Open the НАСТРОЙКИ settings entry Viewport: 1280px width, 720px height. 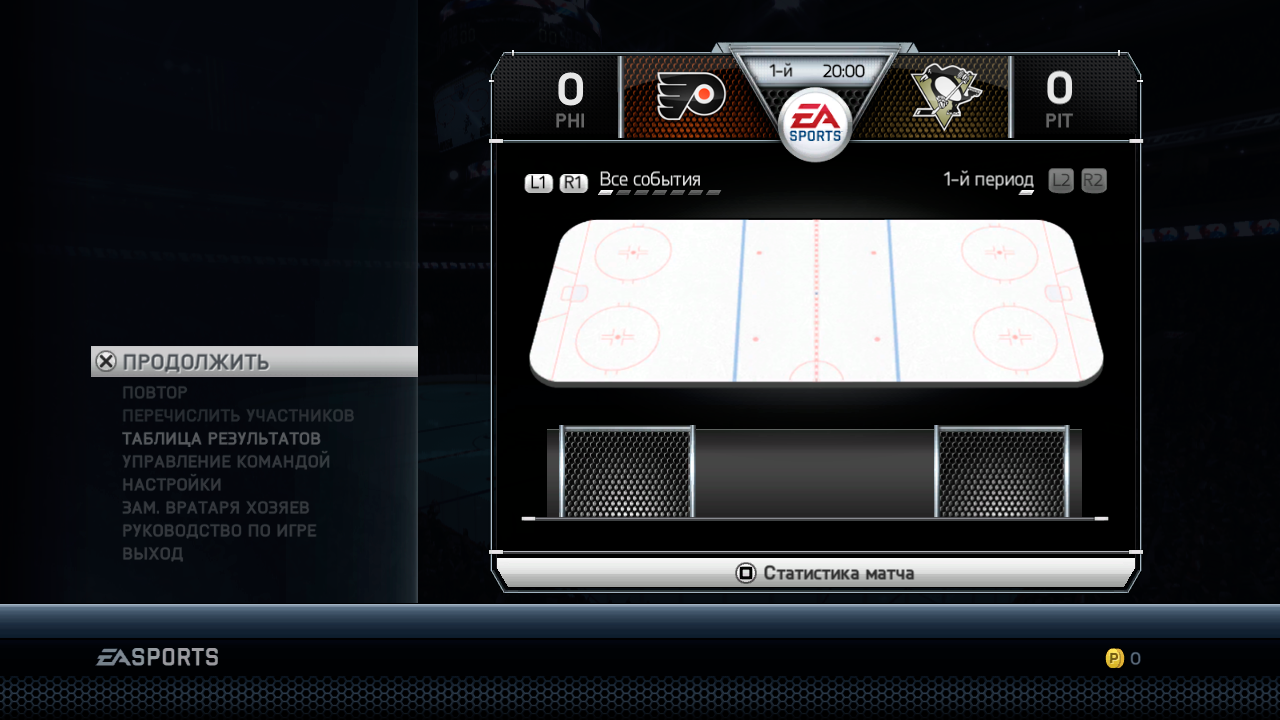point(172,485)
